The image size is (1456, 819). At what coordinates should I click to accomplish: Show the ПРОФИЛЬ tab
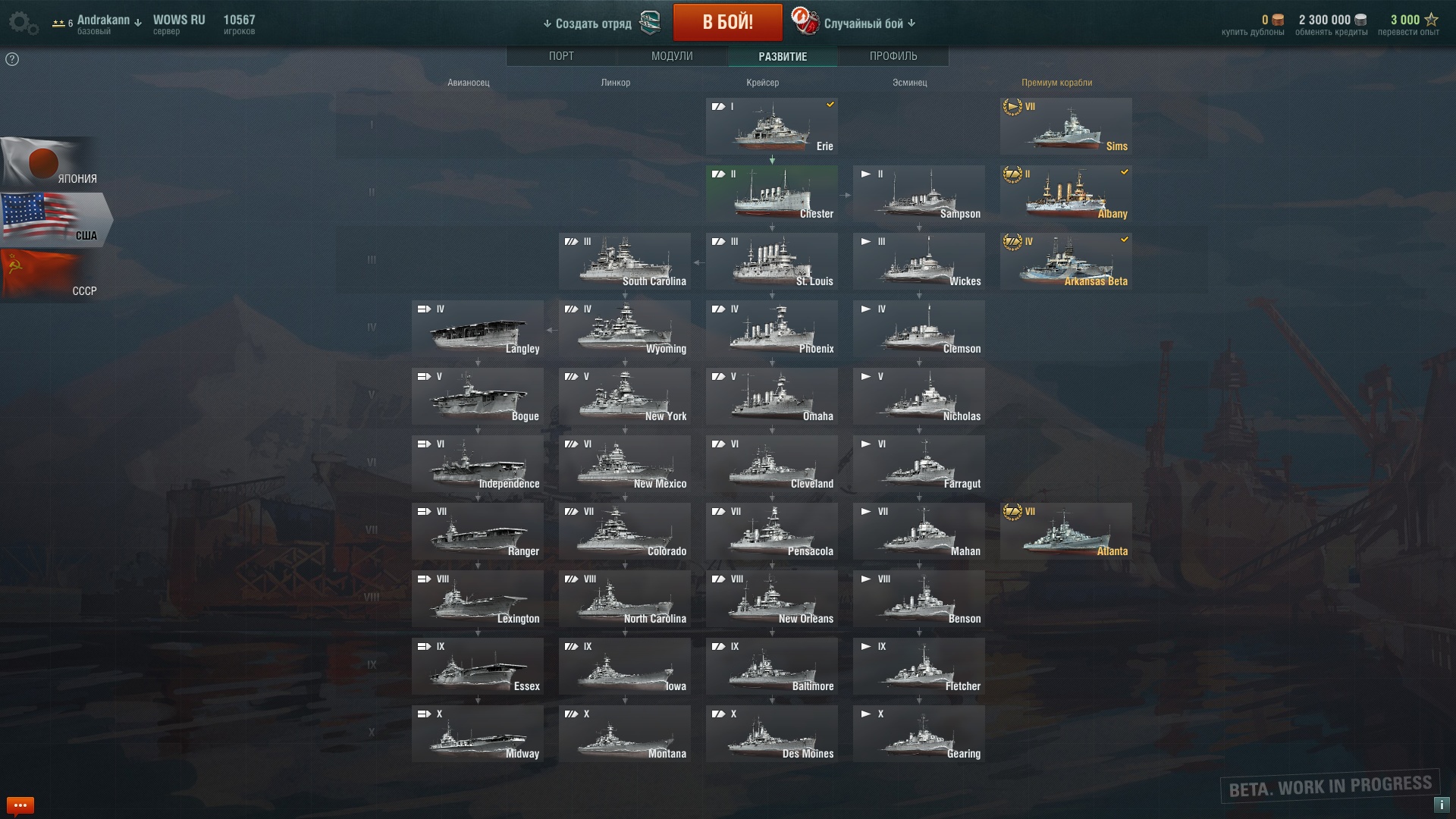[893, 56]
